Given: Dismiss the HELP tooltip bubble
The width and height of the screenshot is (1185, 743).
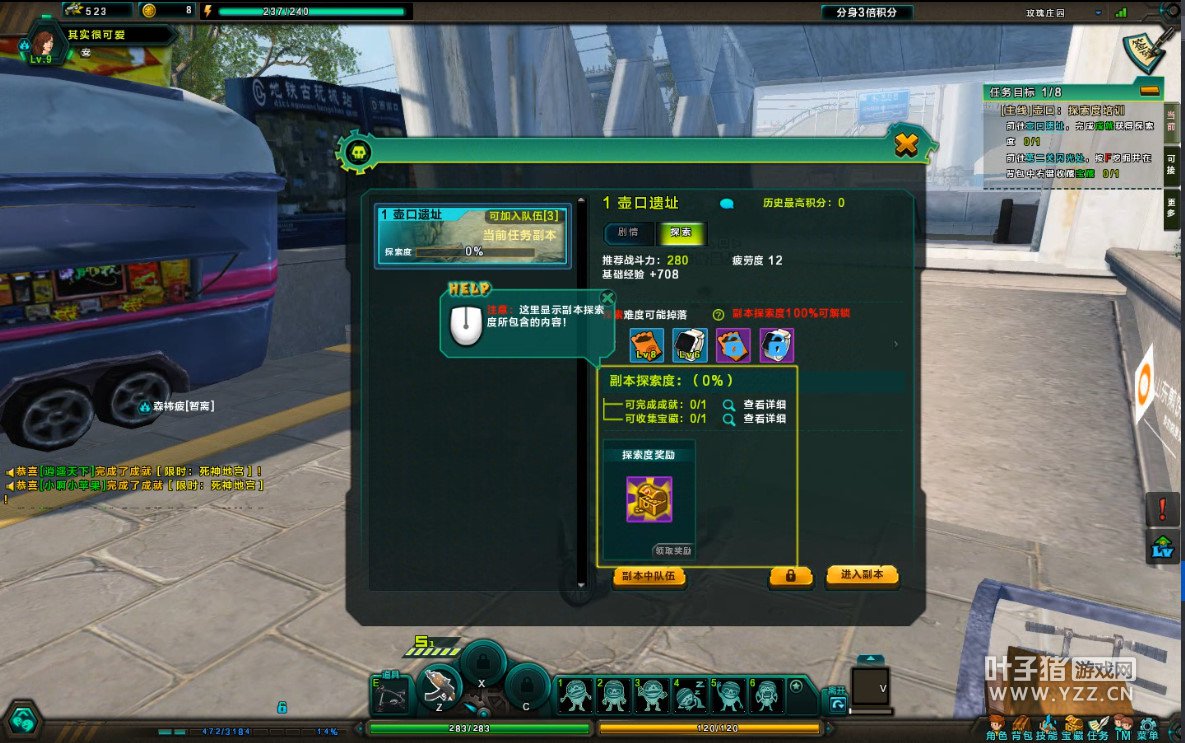Looking at the screenshot, I should pyautogui.click(x=607, y=297).
